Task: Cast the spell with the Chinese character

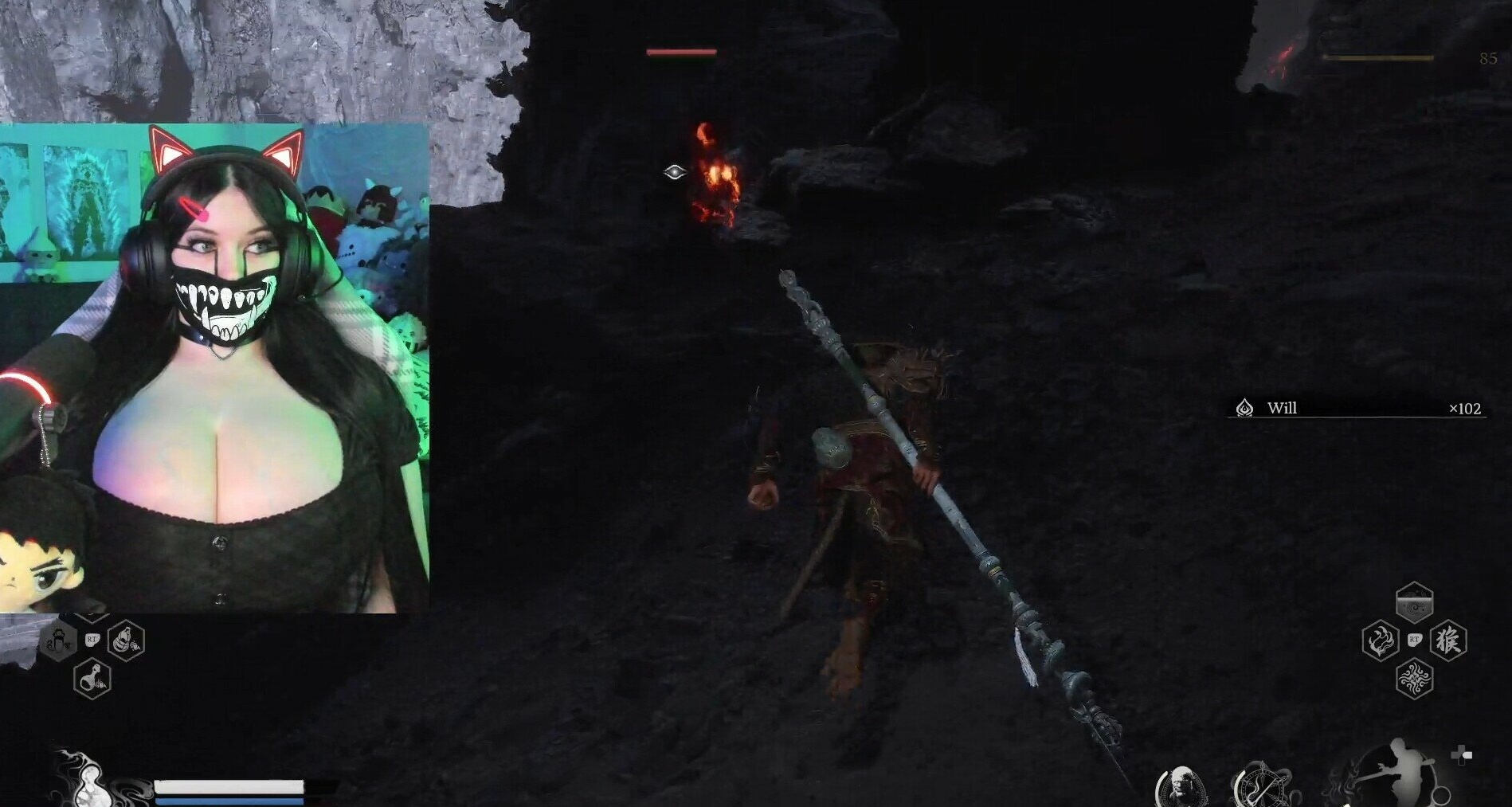Action: tap(1447, 641)
